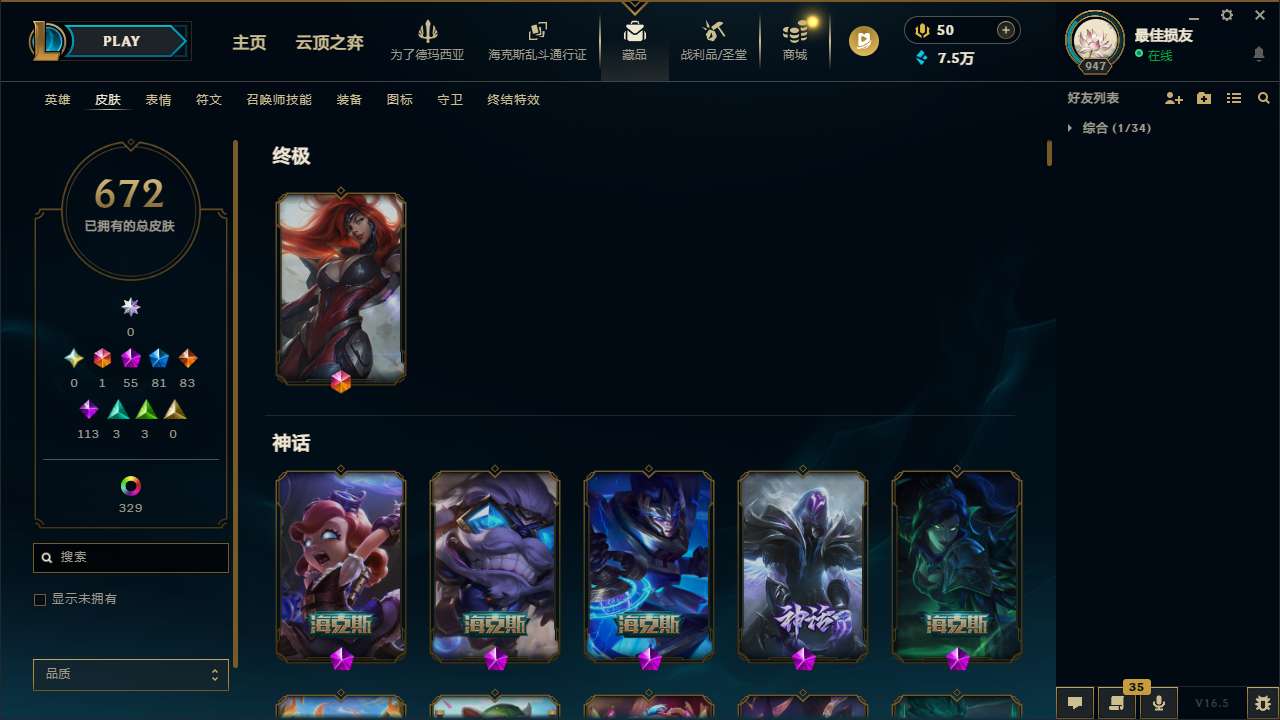Screen dimensions: 1280x720
Task: Toggle the friends list view mode icon
Action: point(1233,98)
